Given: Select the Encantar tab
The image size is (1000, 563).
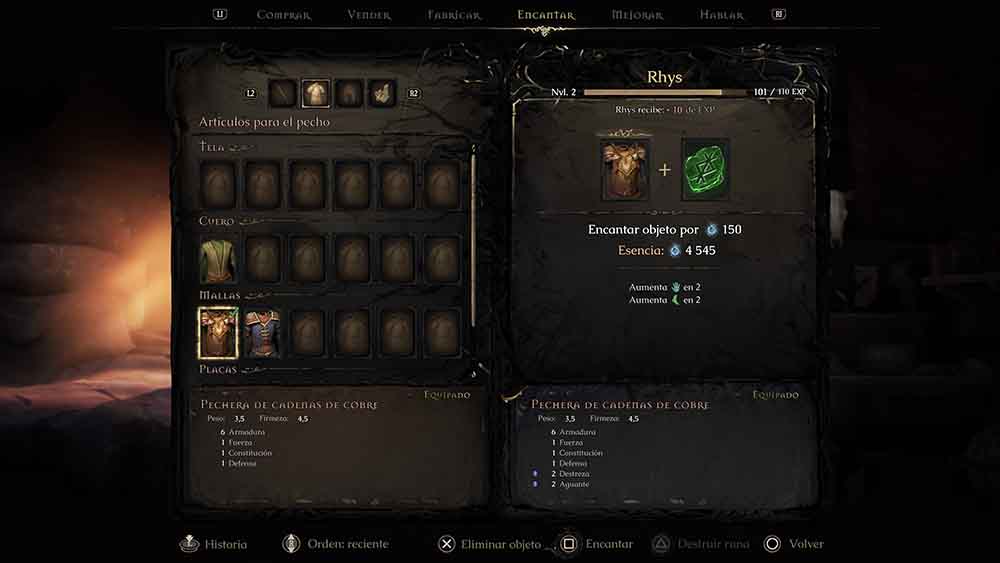Looking at the screenshot, I should point(546,15).
